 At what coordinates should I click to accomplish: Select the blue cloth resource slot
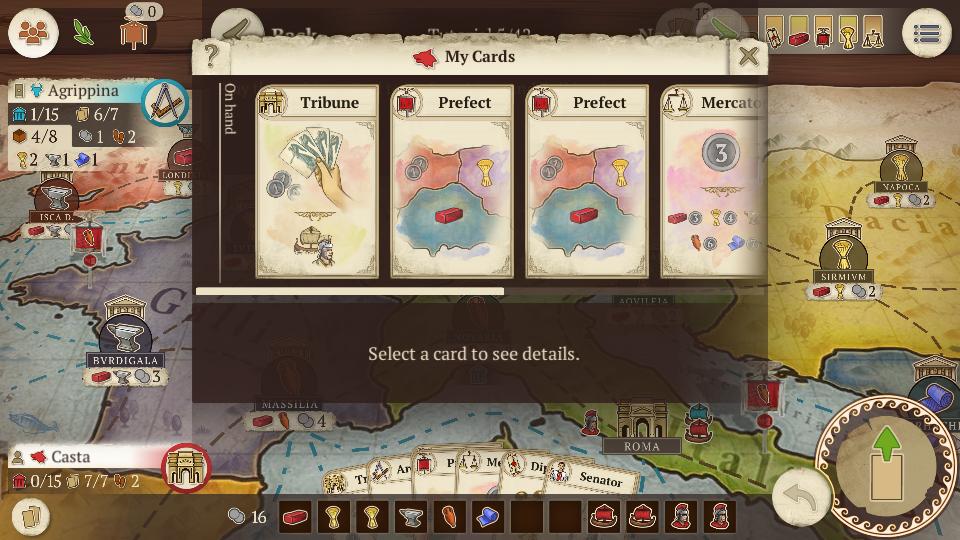[x=487, y=517]
